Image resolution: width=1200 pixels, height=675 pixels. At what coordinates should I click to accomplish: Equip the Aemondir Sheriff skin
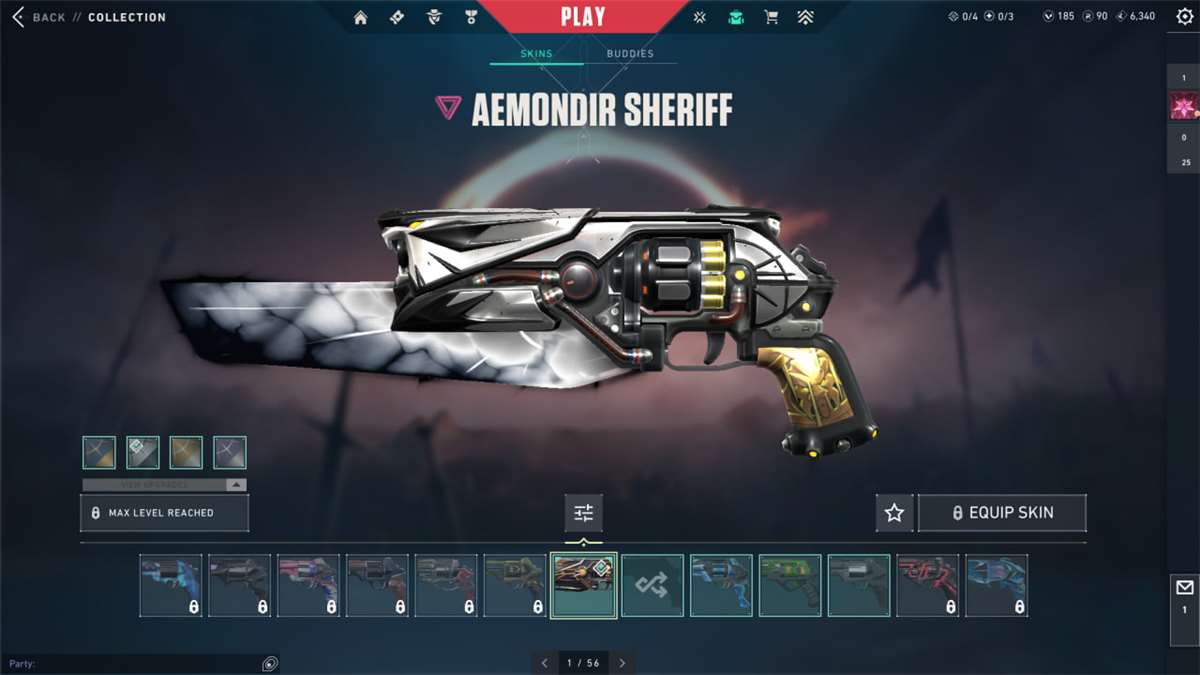[x=1002, y=513]
